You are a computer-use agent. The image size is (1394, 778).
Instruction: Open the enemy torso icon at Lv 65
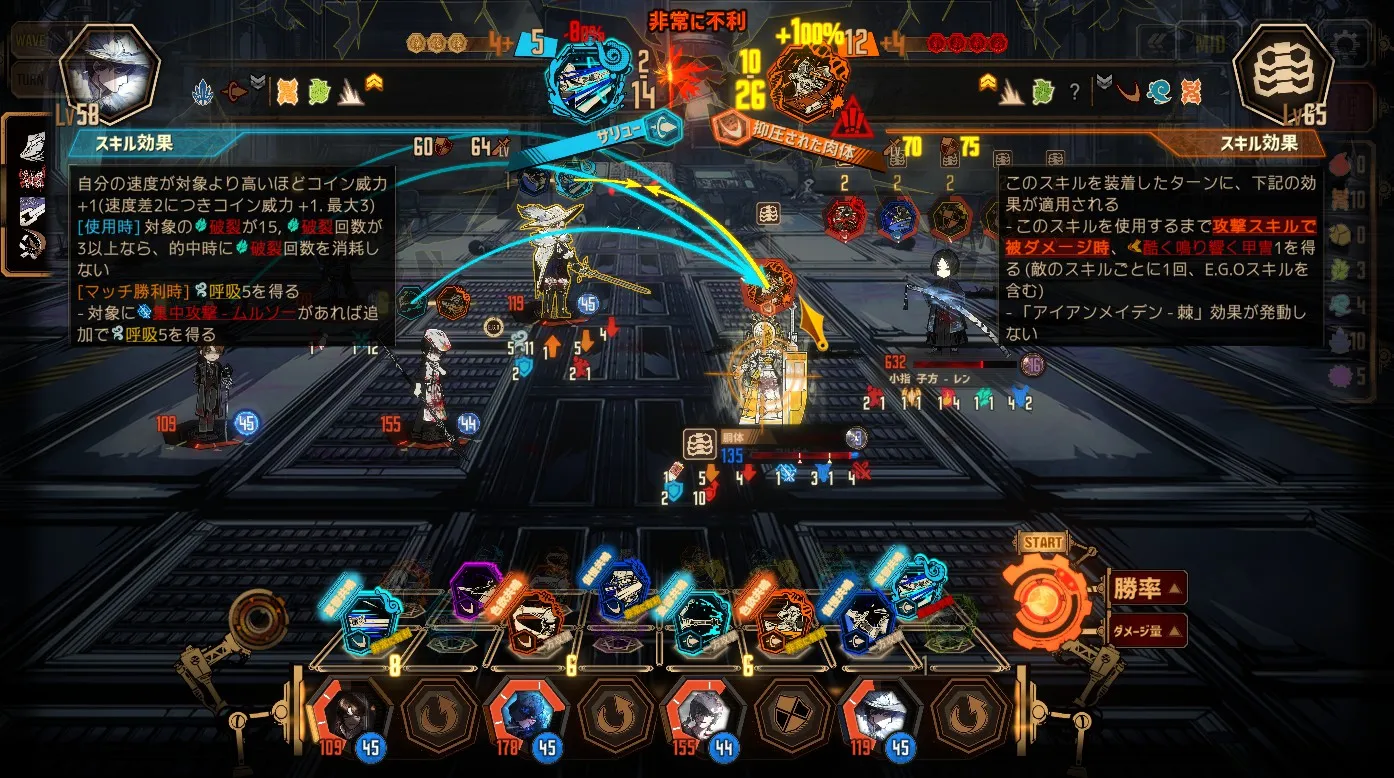pyautogui.click(x=1282, y=73)
